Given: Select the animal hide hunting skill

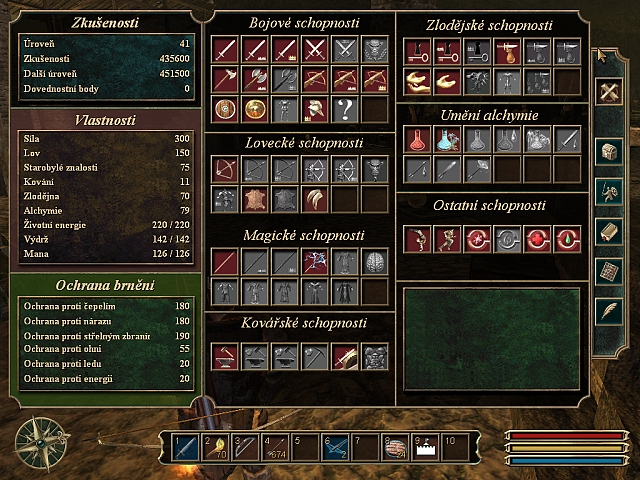Looking at the screenshot, I should 255,200.
